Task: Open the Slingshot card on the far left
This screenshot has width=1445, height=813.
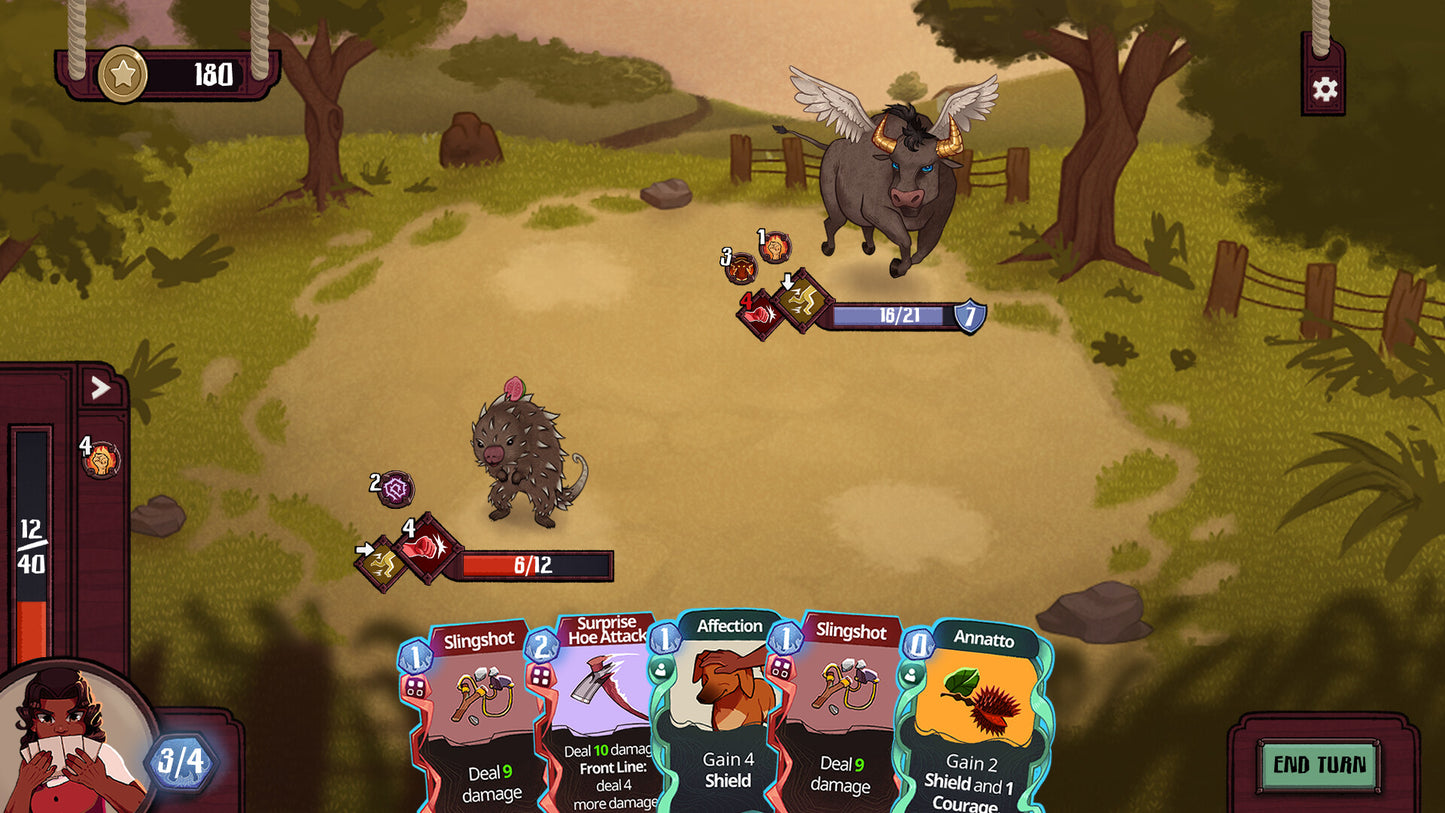Action: [x=478, y=720]
